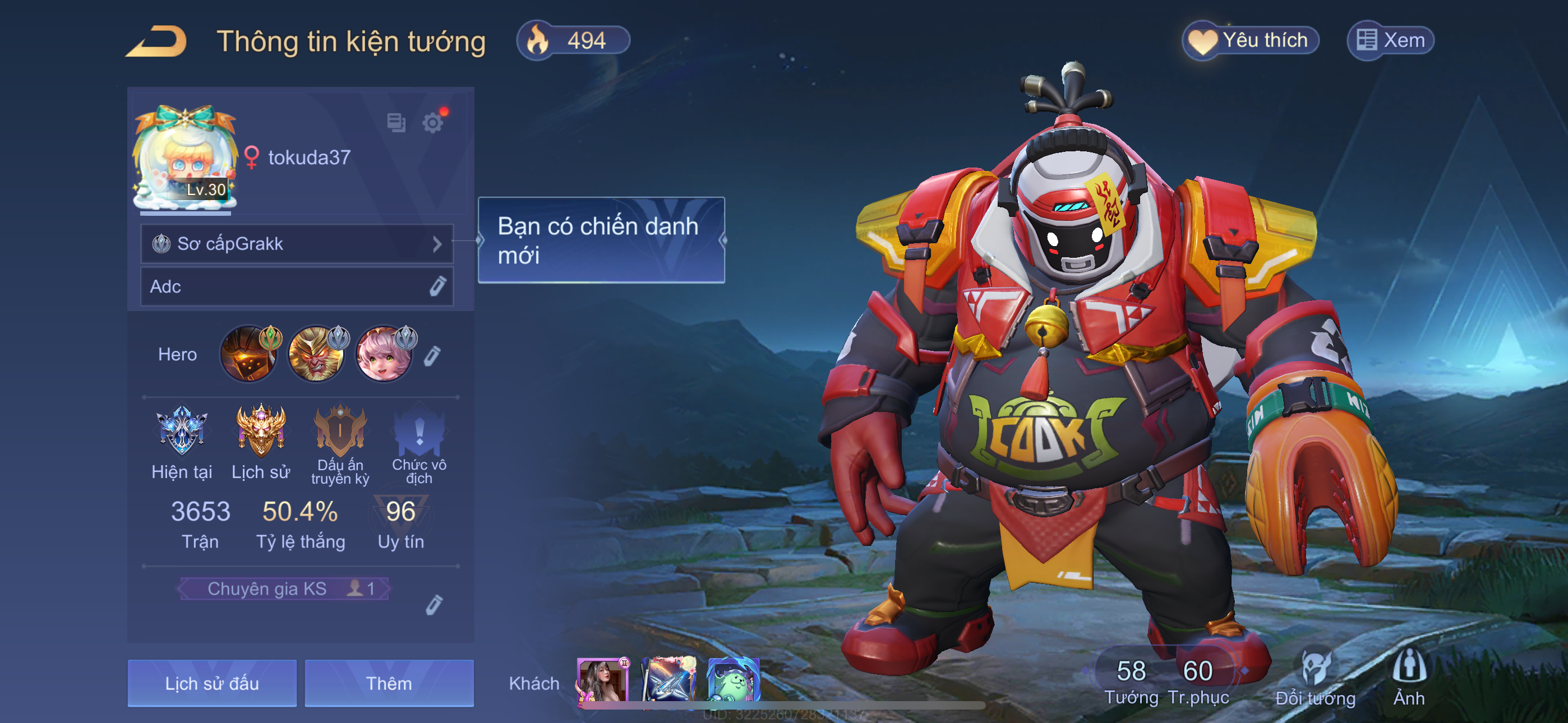The image size is (1568, 723).
Task: Open Lịch sử đấu match history
Action: (x=212, y=683)
